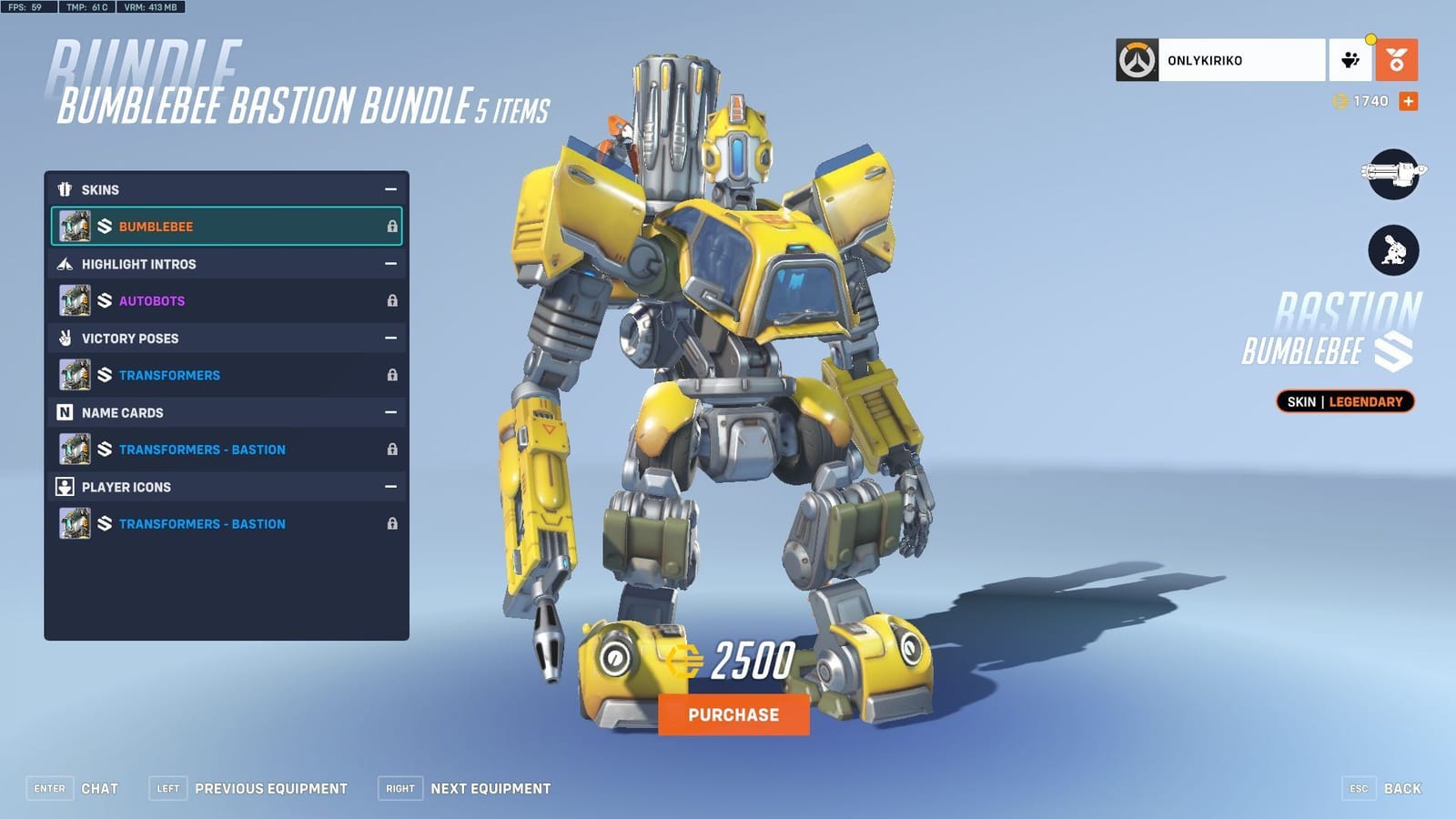Collapse the PLAYER ICONS section
Viewport: 1456px width, 819px height.
click(x=391, y=487)
